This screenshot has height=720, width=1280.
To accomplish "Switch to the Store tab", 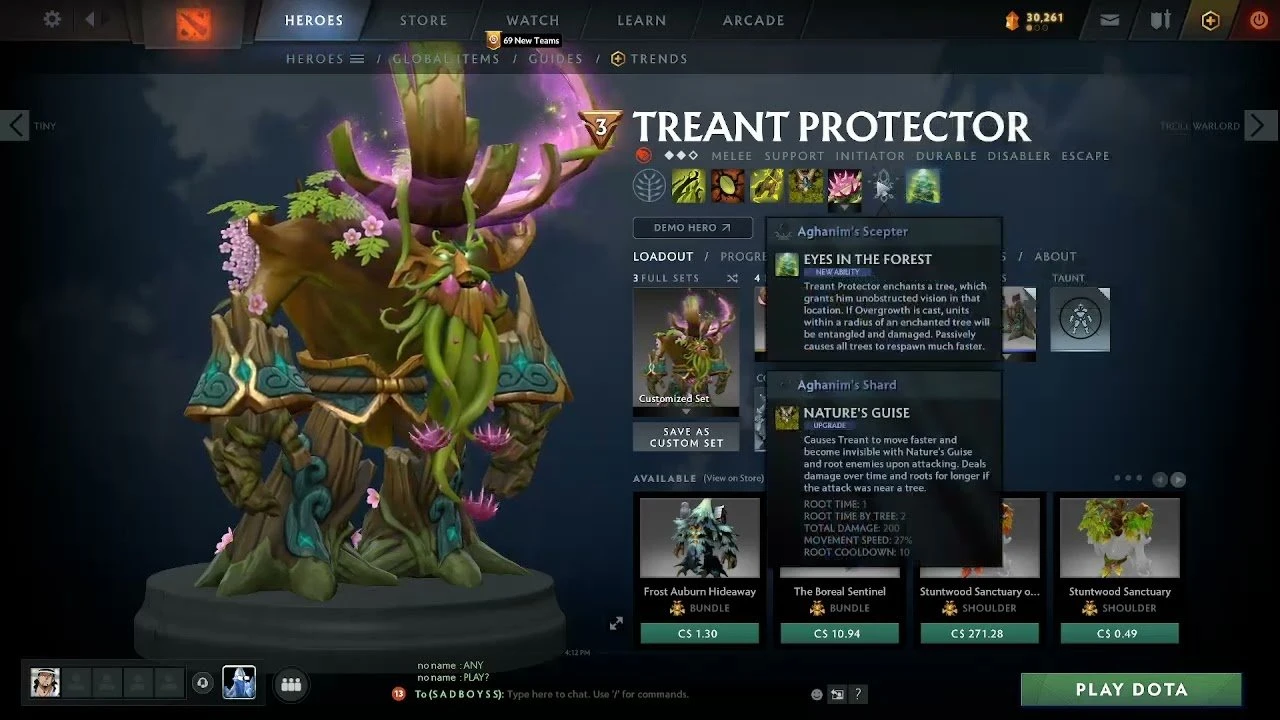I will [x=424, y=20].
